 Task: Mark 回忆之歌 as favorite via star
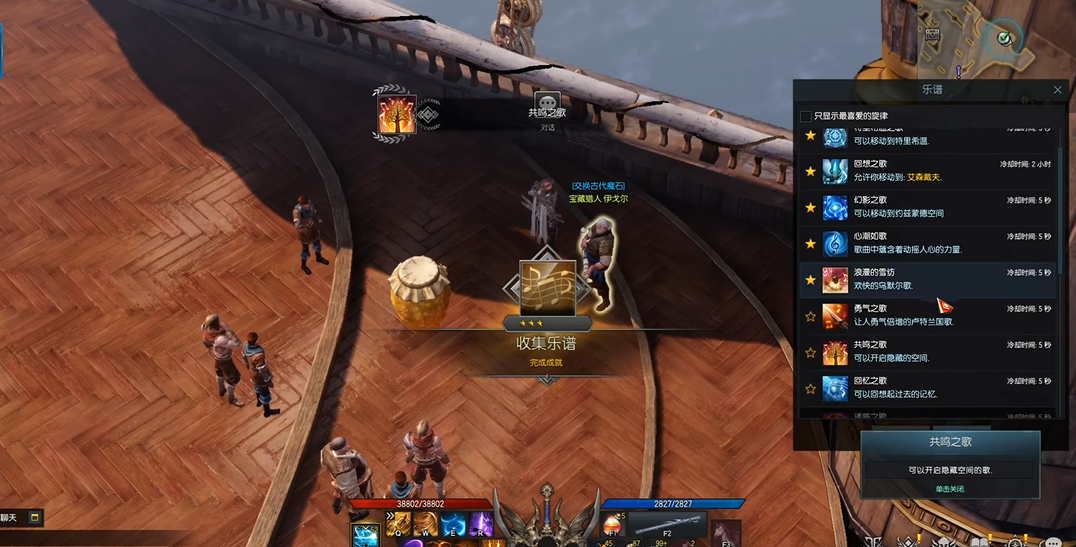(811, 389)
